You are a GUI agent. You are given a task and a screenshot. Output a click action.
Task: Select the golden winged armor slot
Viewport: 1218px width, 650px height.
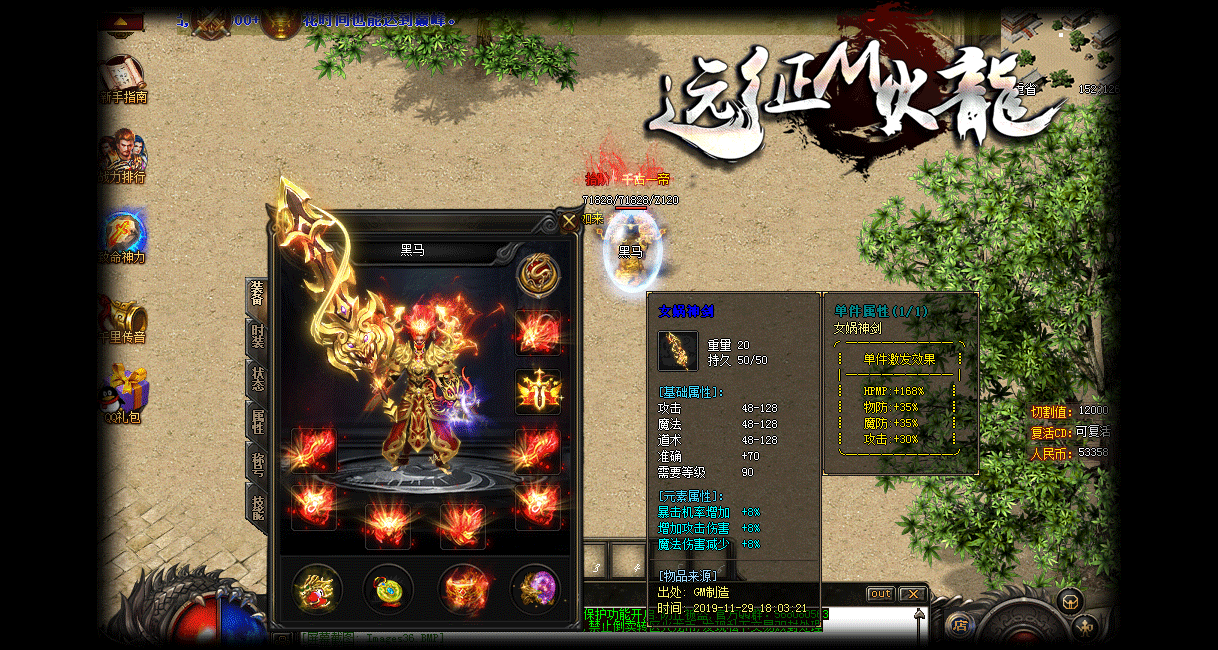[538, 391]
